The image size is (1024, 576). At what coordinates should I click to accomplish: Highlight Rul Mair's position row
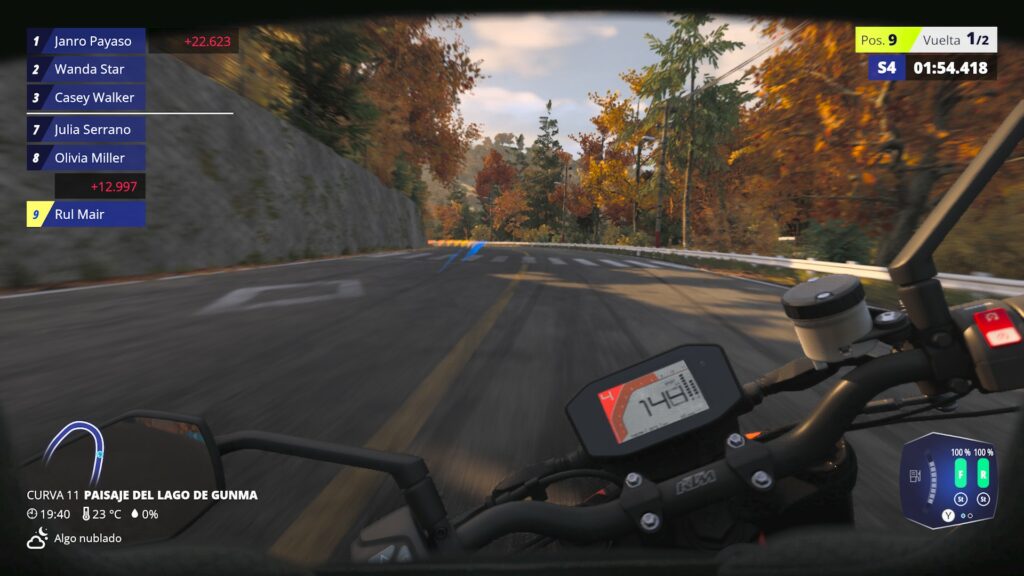(87, 213)
